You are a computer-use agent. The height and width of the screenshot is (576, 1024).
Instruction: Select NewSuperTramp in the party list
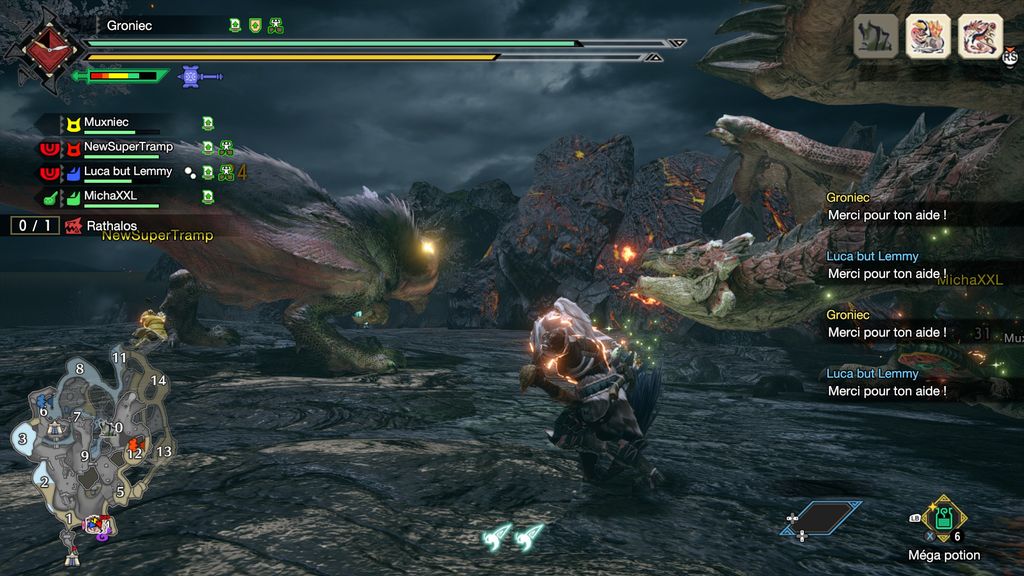tap(127, 147)
